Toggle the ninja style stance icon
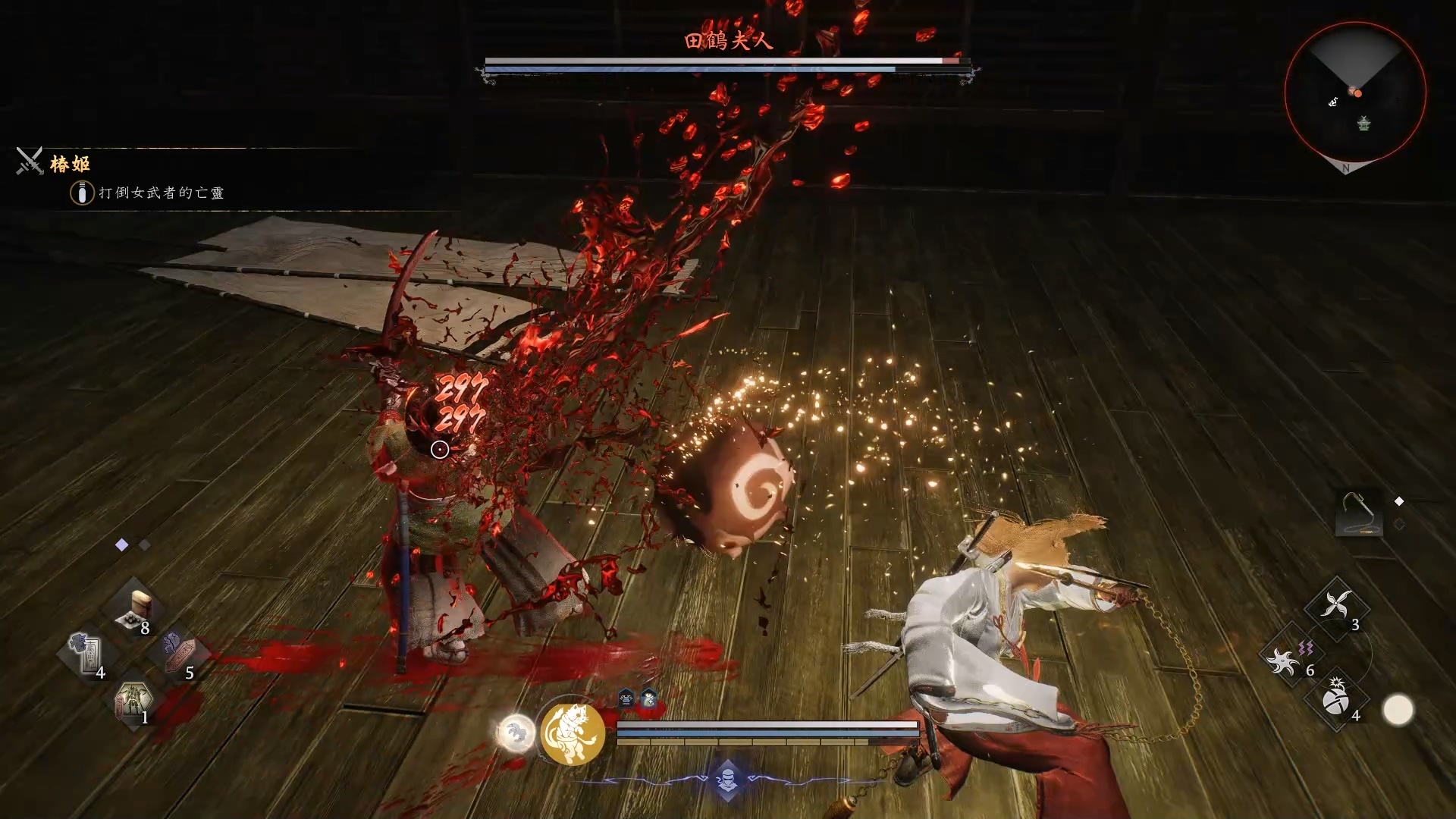Screen dimensions: 1456x819 tap(727, 780)
